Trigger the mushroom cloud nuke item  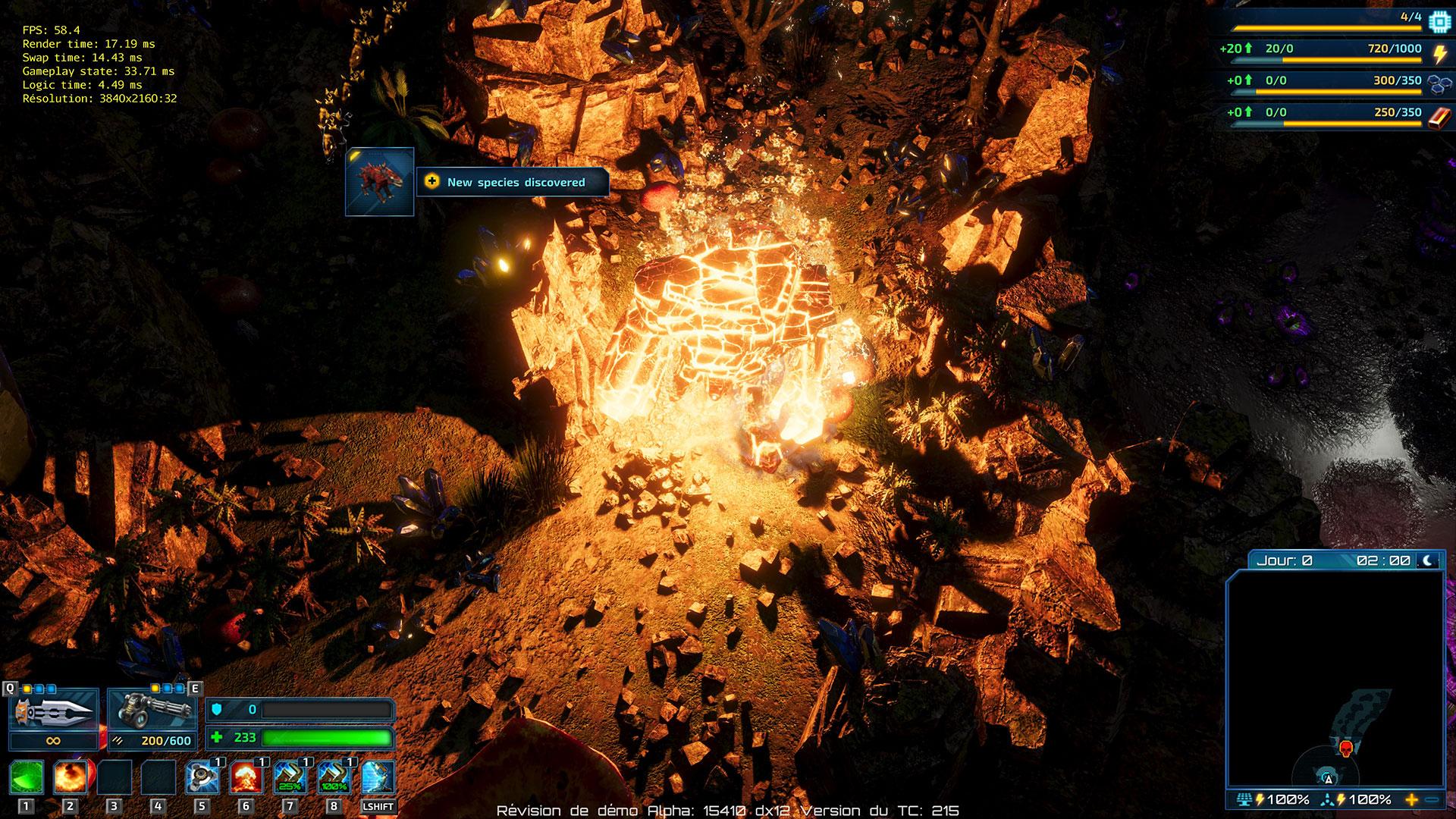tap(246, 777)
